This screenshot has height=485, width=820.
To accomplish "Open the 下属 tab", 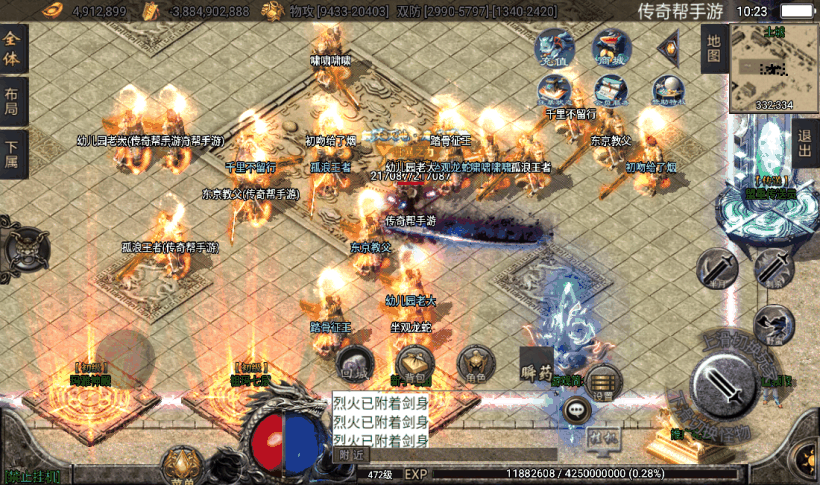I will tap(12, 155).
